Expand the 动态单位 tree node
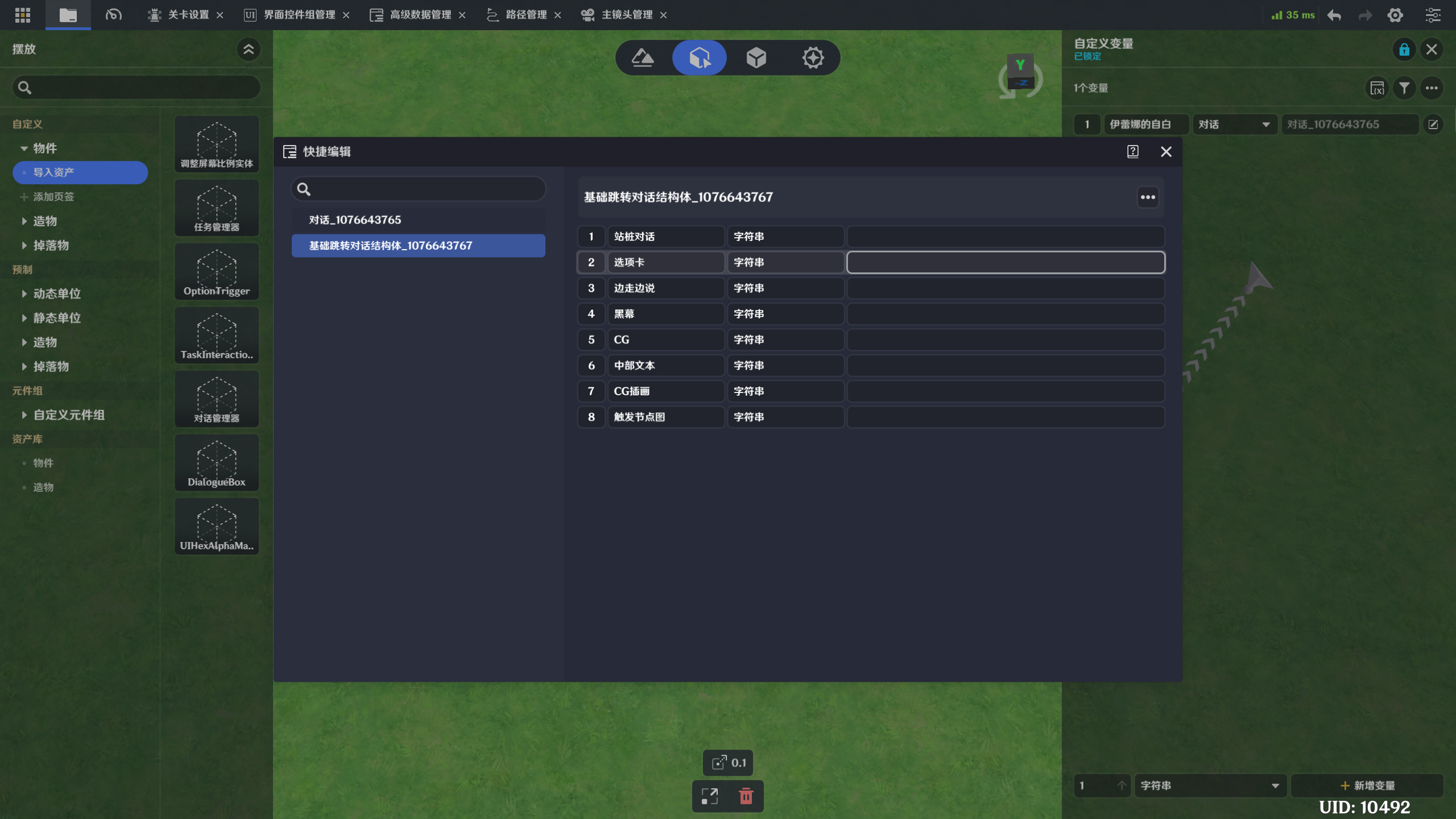The height and width of the screenshot is (819, 1456). 24,294
